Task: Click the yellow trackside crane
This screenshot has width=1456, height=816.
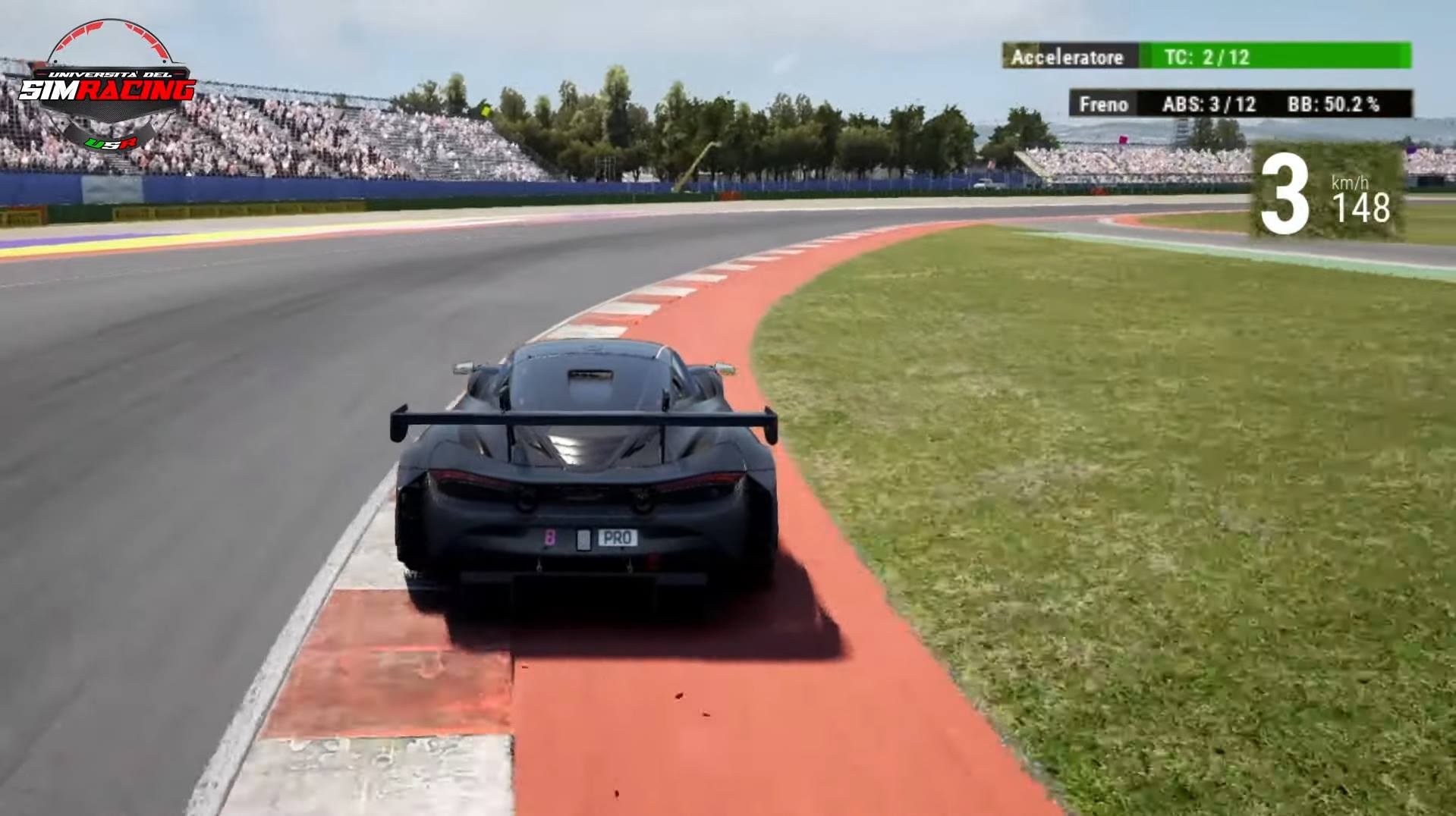Action: point(699,163)
